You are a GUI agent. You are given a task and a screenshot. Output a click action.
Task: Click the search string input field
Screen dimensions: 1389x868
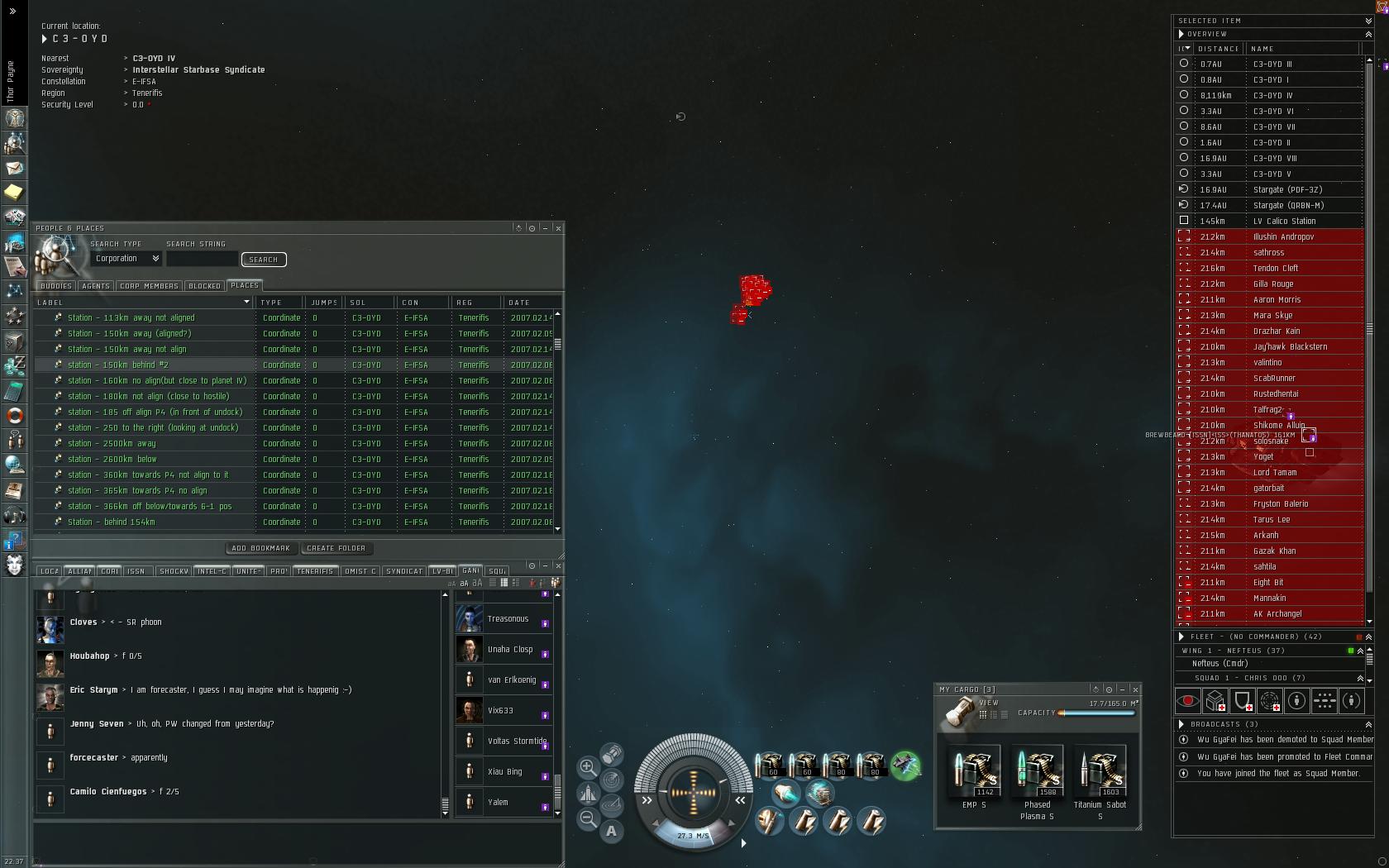[x=202, y=259]
